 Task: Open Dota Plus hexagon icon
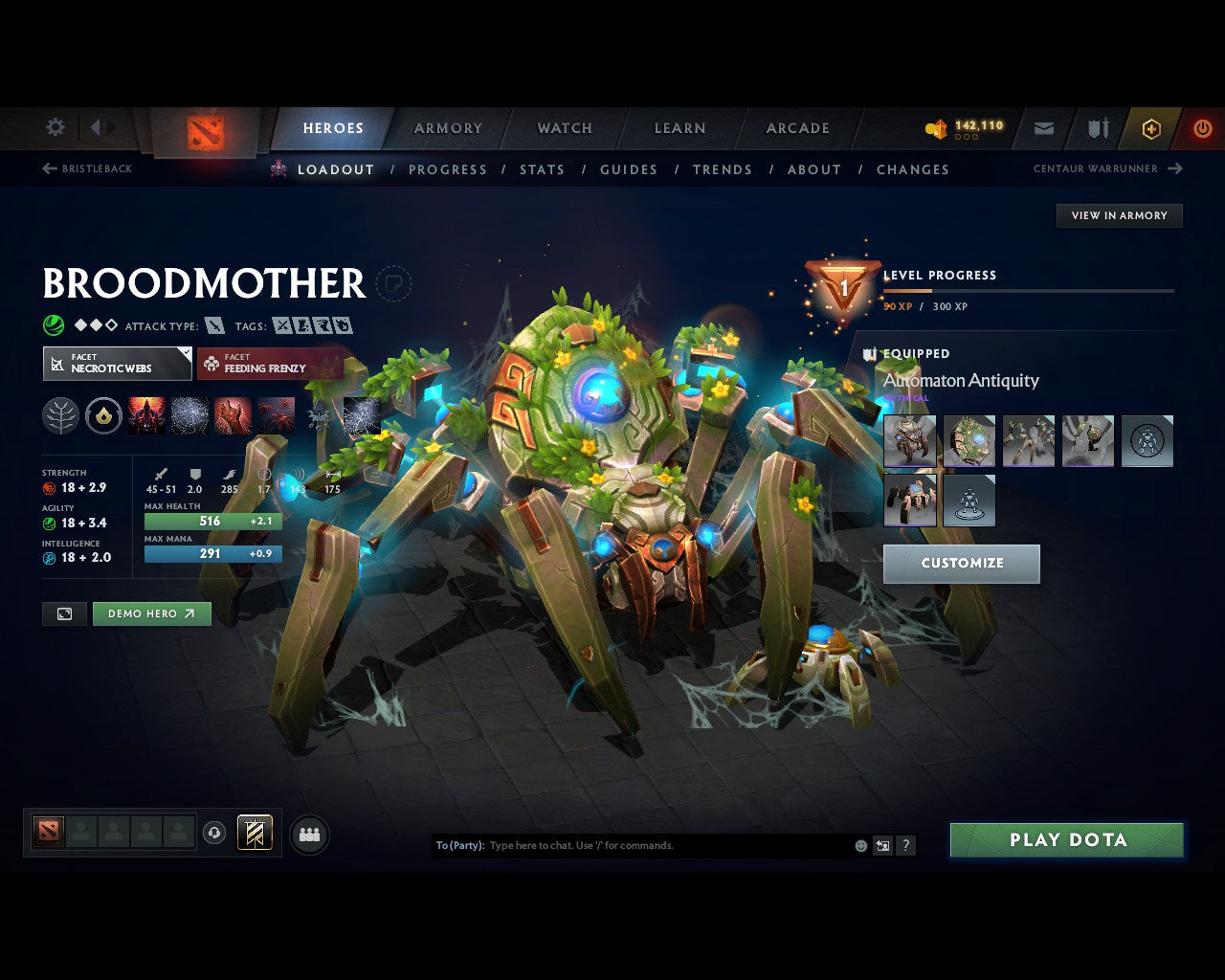click(1151, 128)
